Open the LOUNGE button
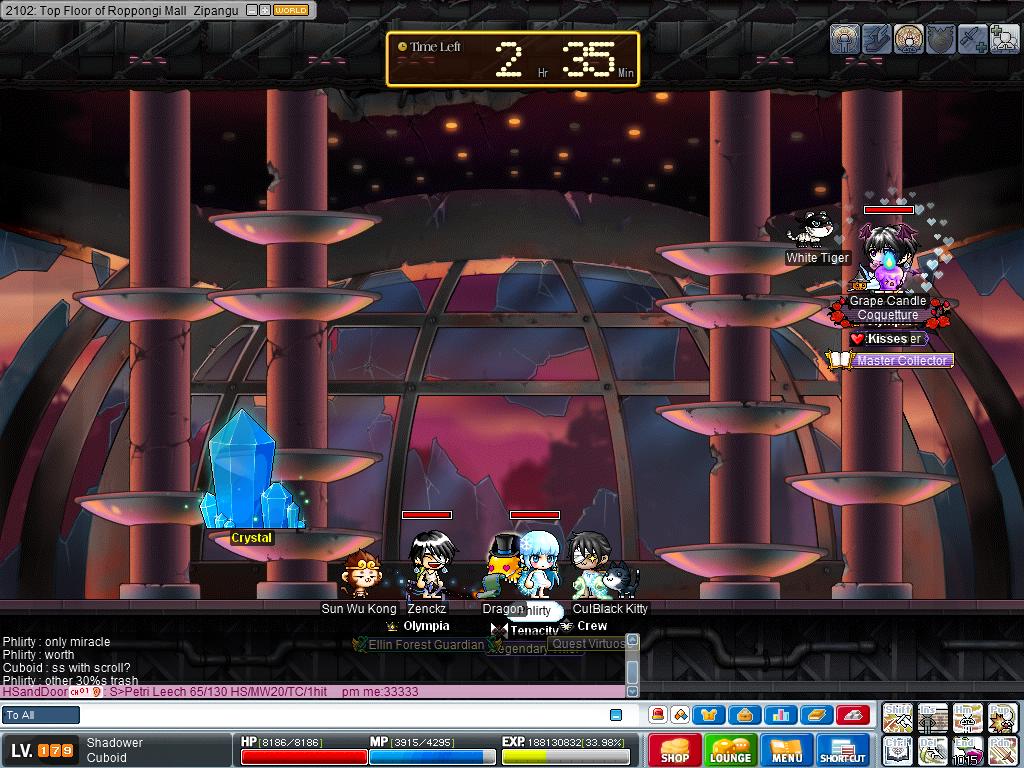Image resolution: width=1024 pixels, height=768 pixels. [x=730, y=750]
